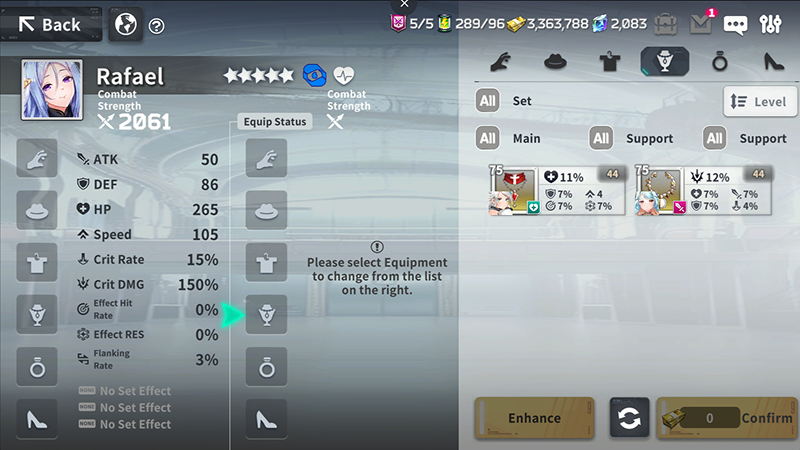Image resolution: width=800 pixels, height=450 pixels.
Task: Go back using the Back button
Action: [50, 24]
